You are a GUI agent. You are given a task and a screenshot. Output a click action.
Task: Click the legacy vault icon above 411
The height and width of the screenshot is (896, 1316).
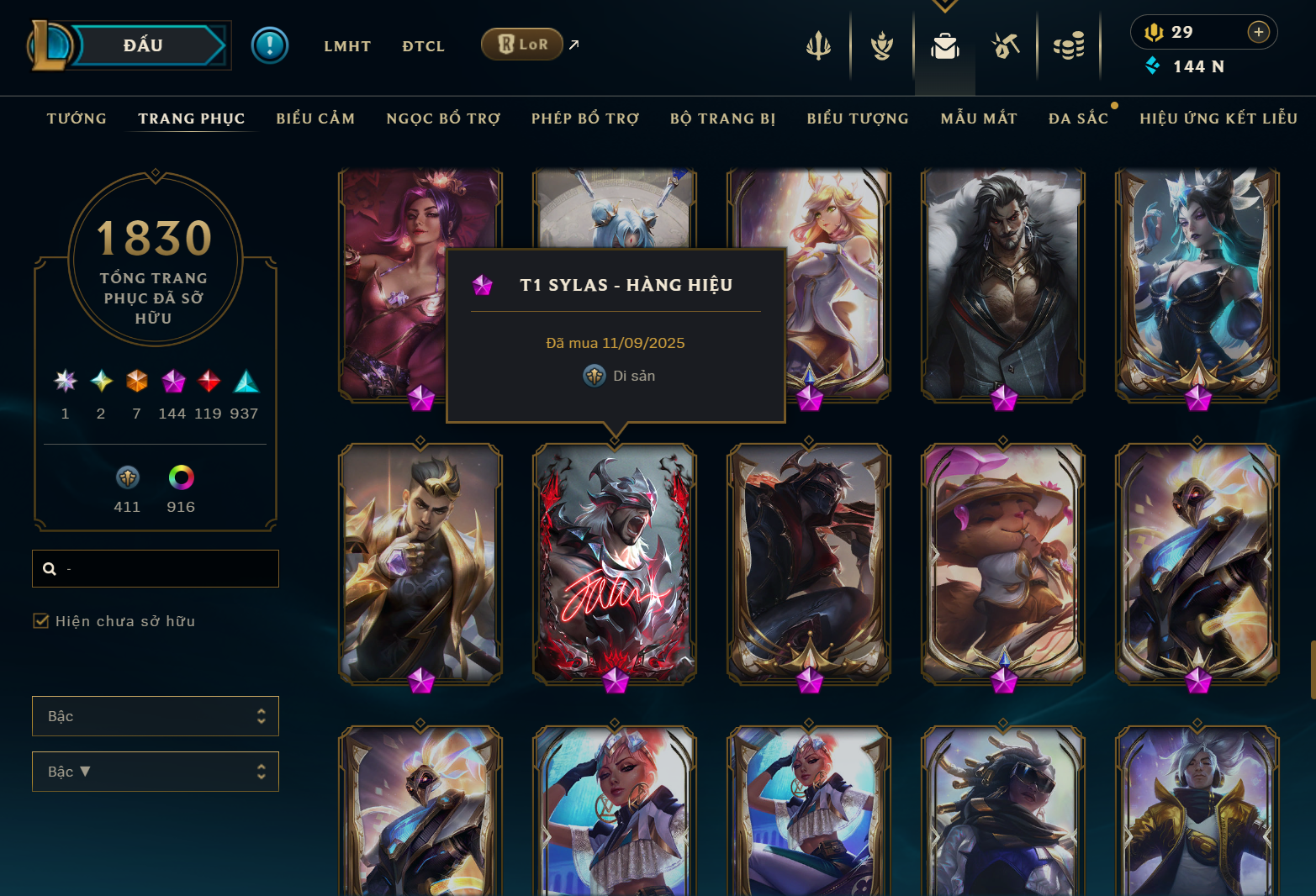(x=127, y=479)
